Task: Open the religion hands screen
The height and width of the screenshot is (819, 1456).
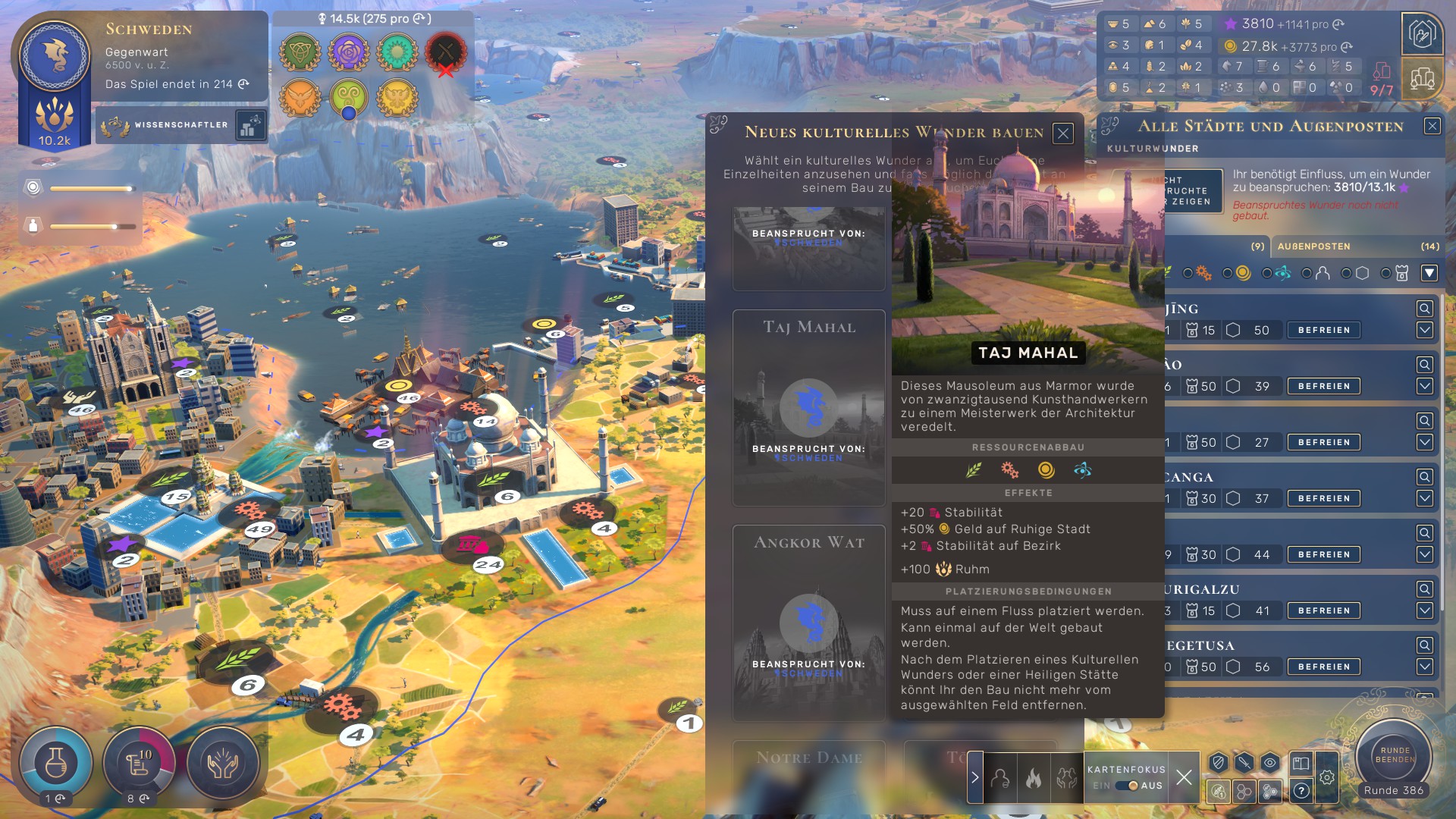Action: (x=222, y=762)
